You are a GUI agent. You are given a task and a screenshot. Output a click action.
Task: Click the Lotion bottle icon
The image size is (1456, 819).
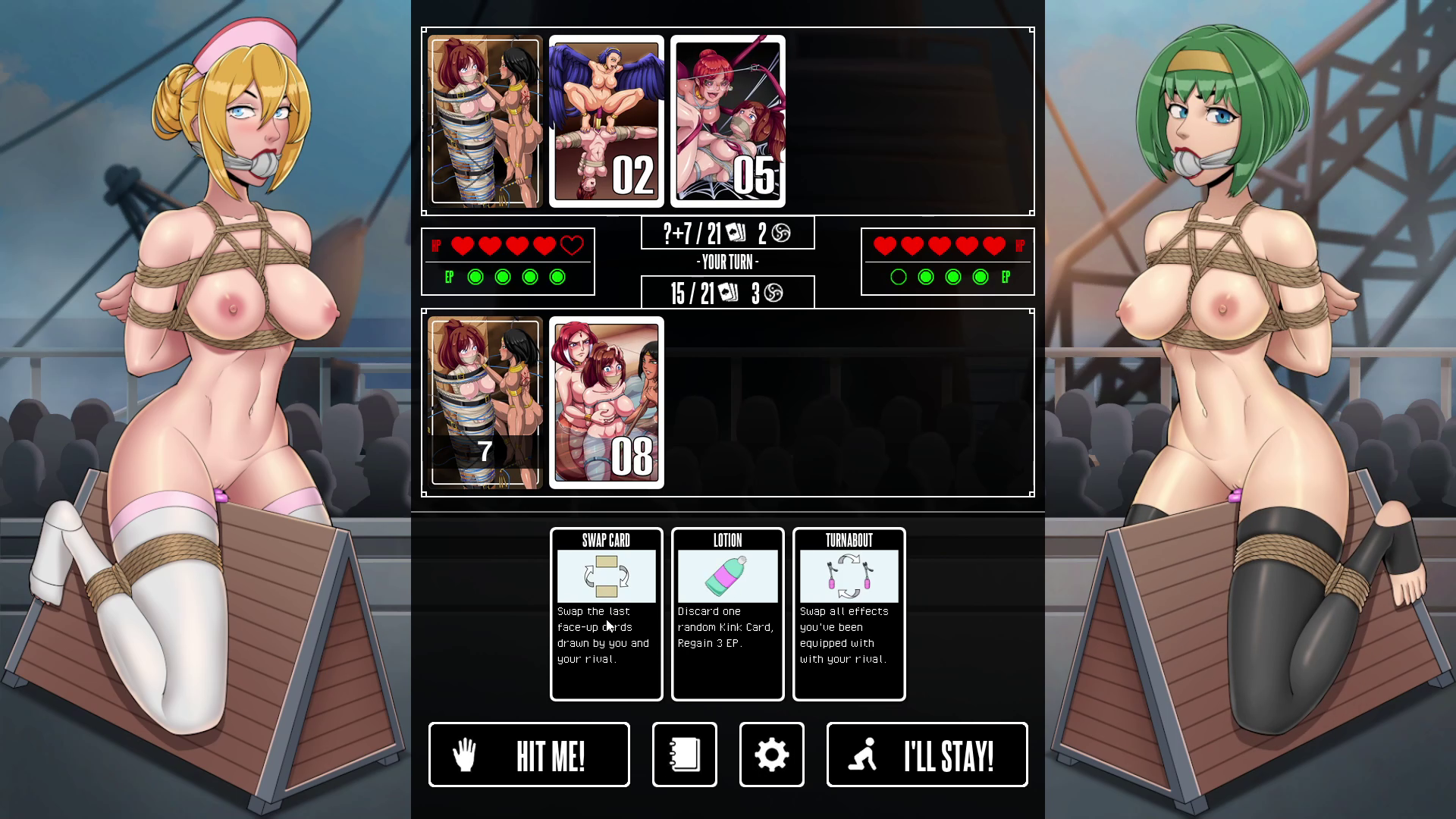click(x=726, y=575)
